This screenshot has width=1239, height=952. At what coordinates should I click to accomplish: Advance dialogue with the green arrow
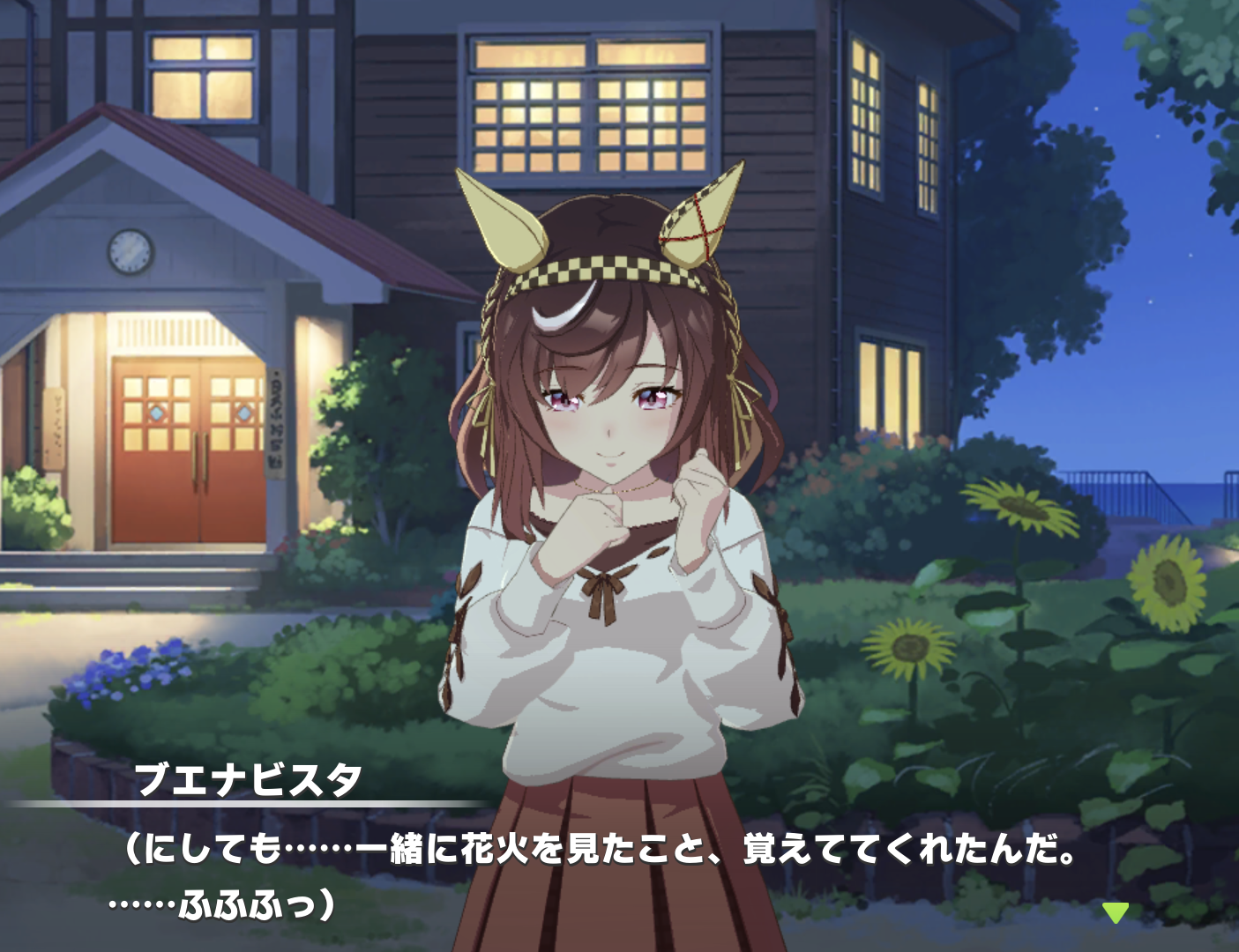point(1116,912)
